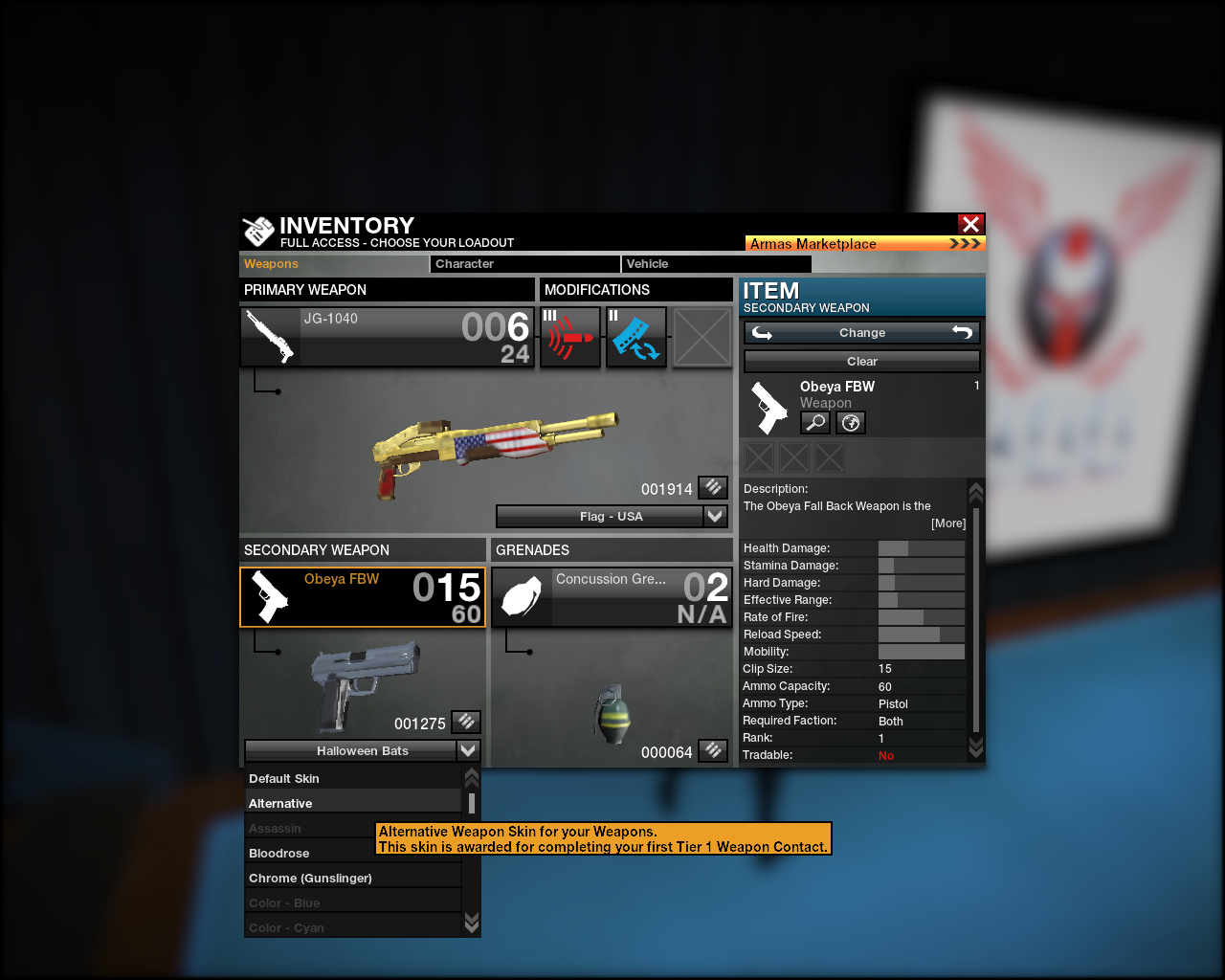Pick the Chrome (Gunslinger) skin
The height and width of the screenshot is (980, 1225).
coord(353,879)
